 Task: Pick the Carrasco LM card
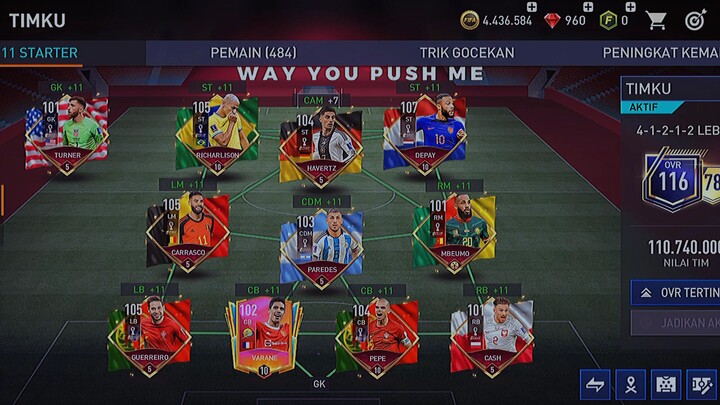point(188,230)
